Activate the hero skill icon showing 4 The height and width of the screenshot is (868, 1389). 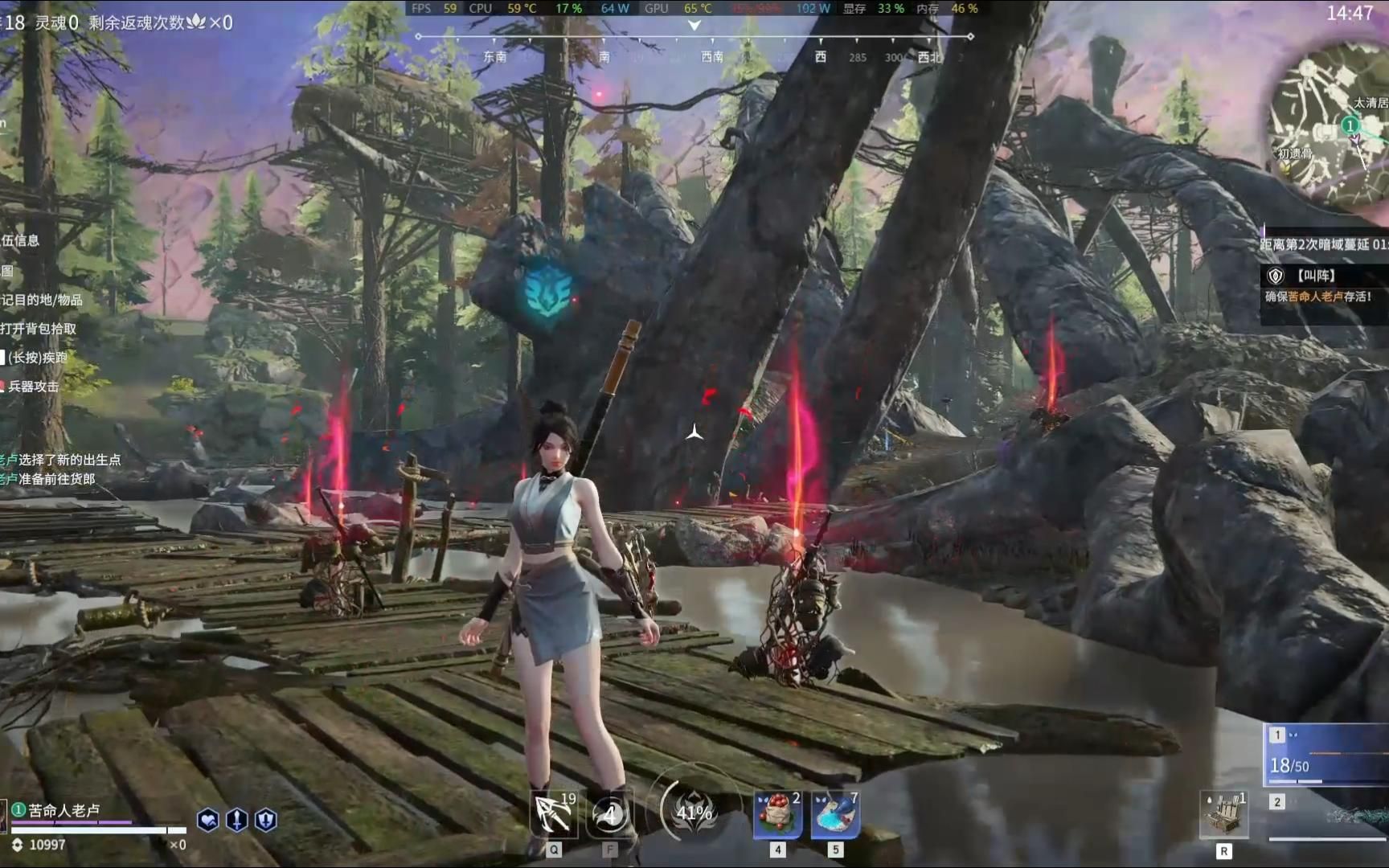click(x=610, y=814)
